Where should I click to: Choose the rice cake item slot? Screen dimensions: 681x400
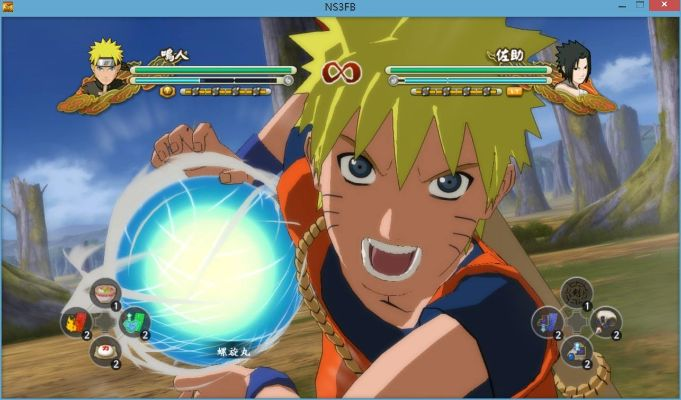click(x=103, y=349)
